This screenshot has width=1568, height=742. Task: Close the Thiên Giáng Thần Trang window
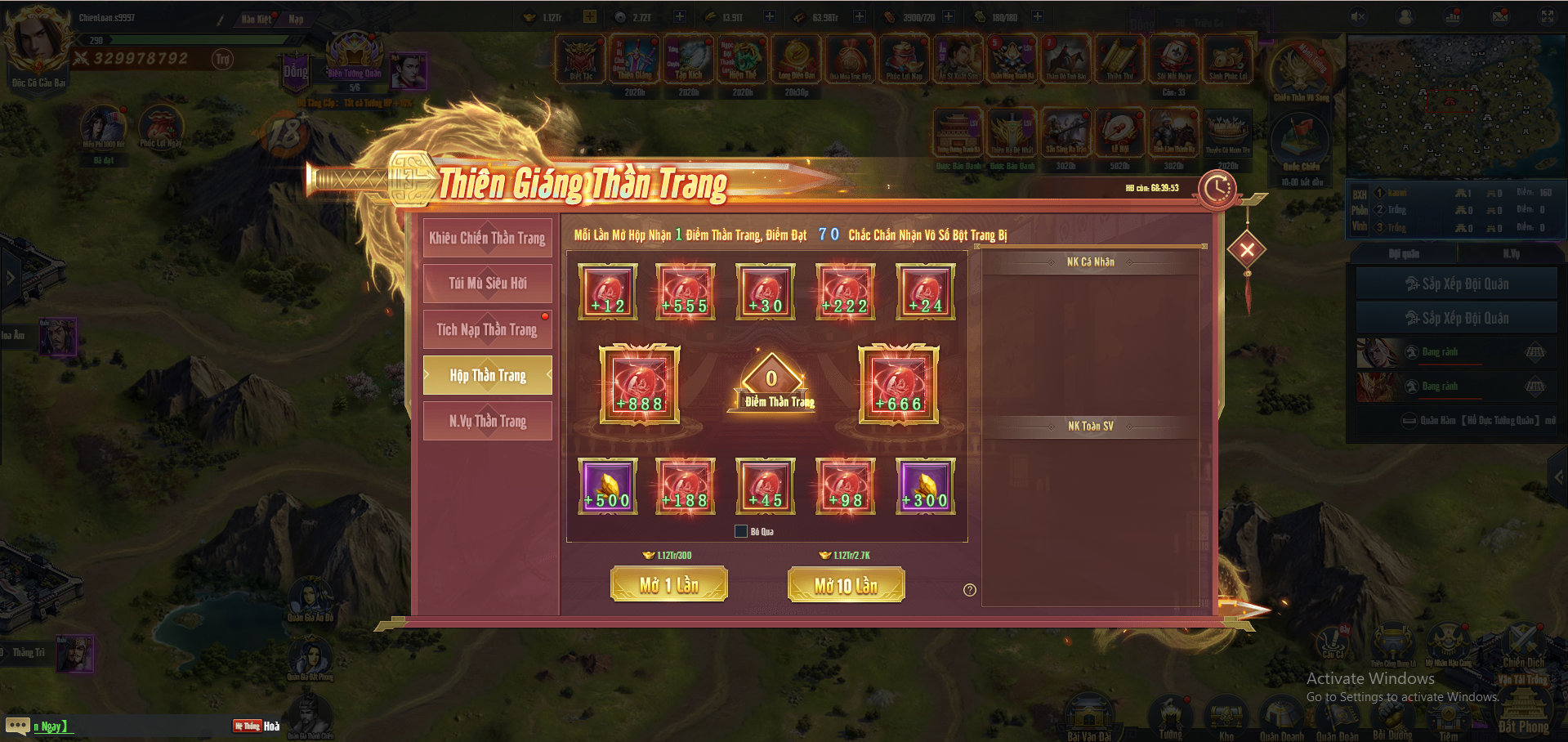1246,250
